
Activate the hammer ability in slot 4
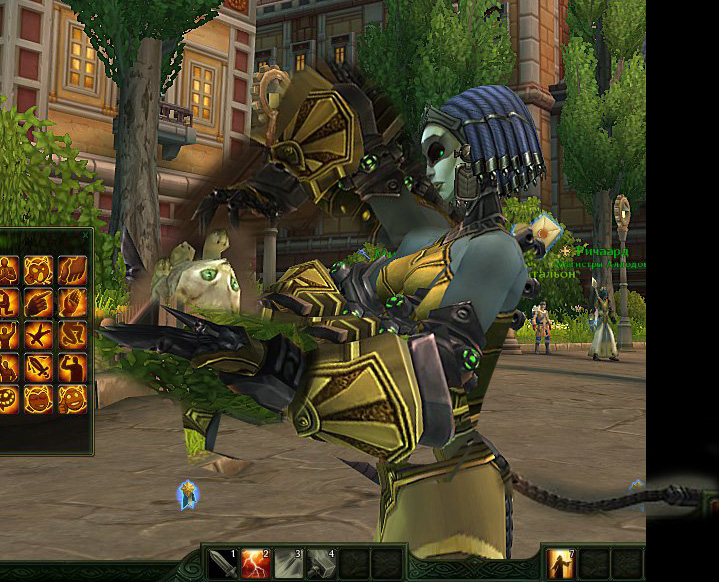pos(322,565)
